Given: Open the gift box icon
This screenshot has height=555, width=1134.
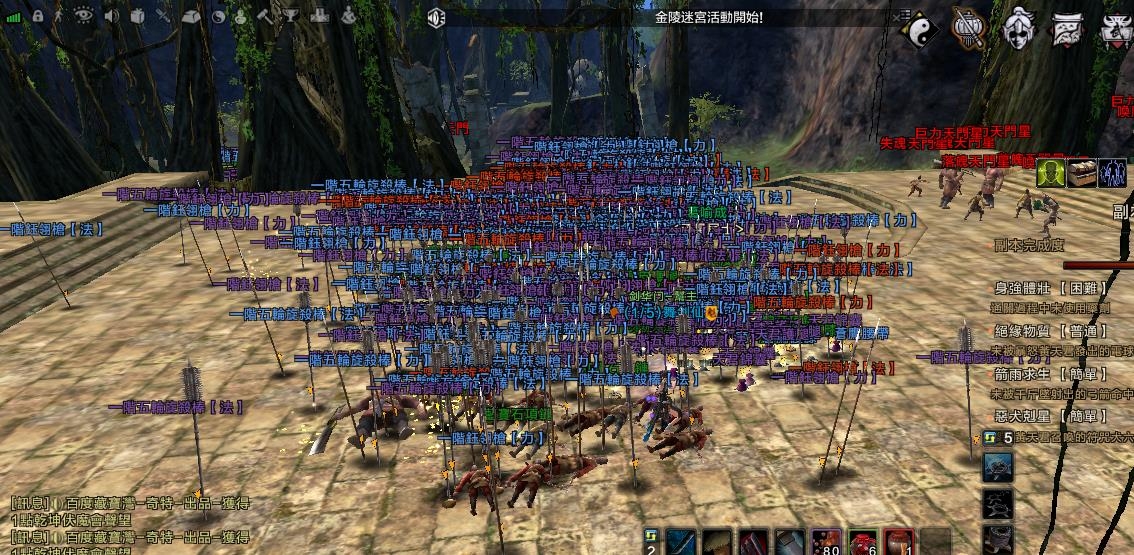Looking at the screenshot, I should 137,16.
